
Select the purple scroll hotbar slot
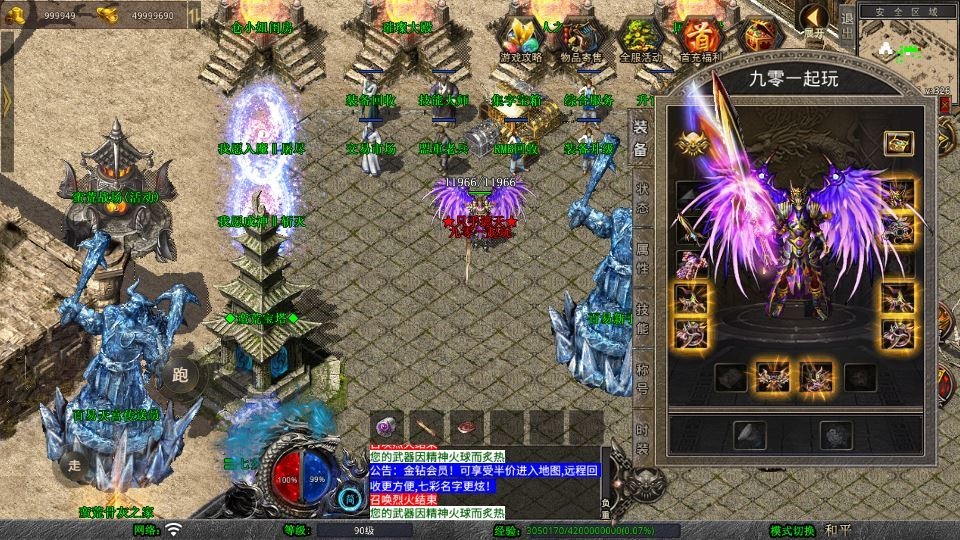pos(387,424)
